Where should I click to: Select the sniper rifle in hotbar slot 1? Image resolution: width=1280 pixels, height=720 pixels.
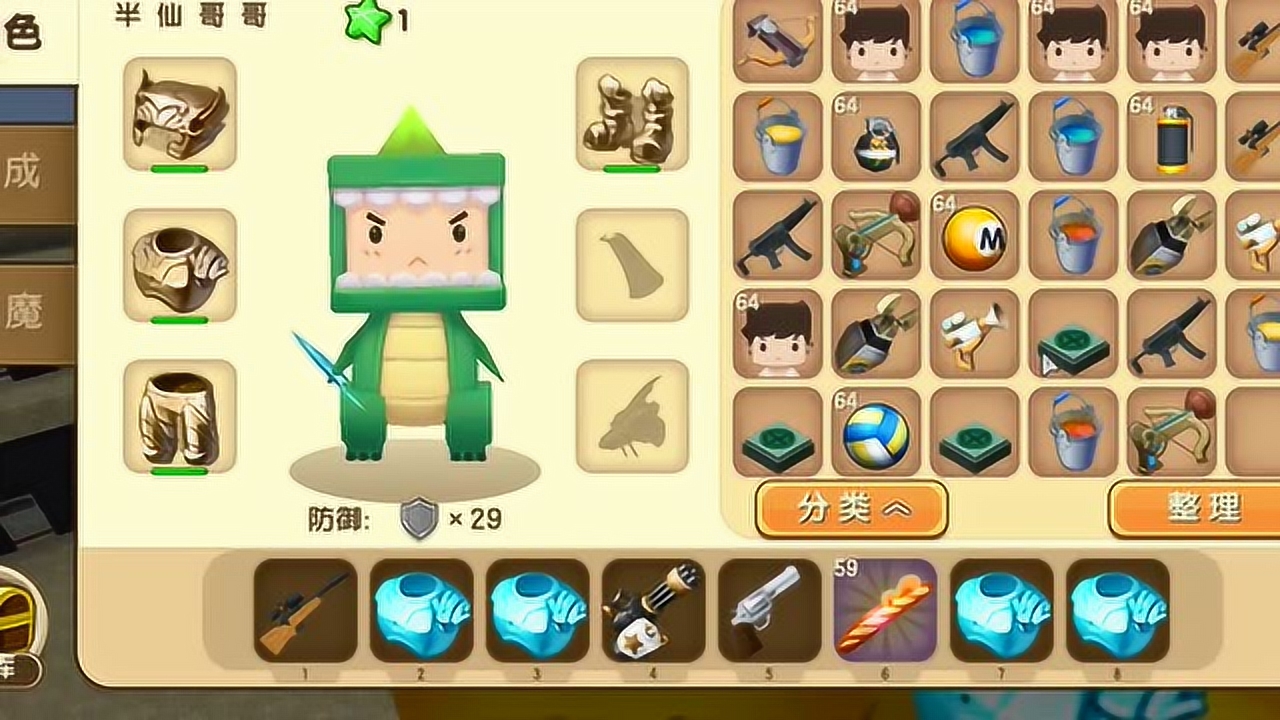pyautogui.click(x=305, y=610)
